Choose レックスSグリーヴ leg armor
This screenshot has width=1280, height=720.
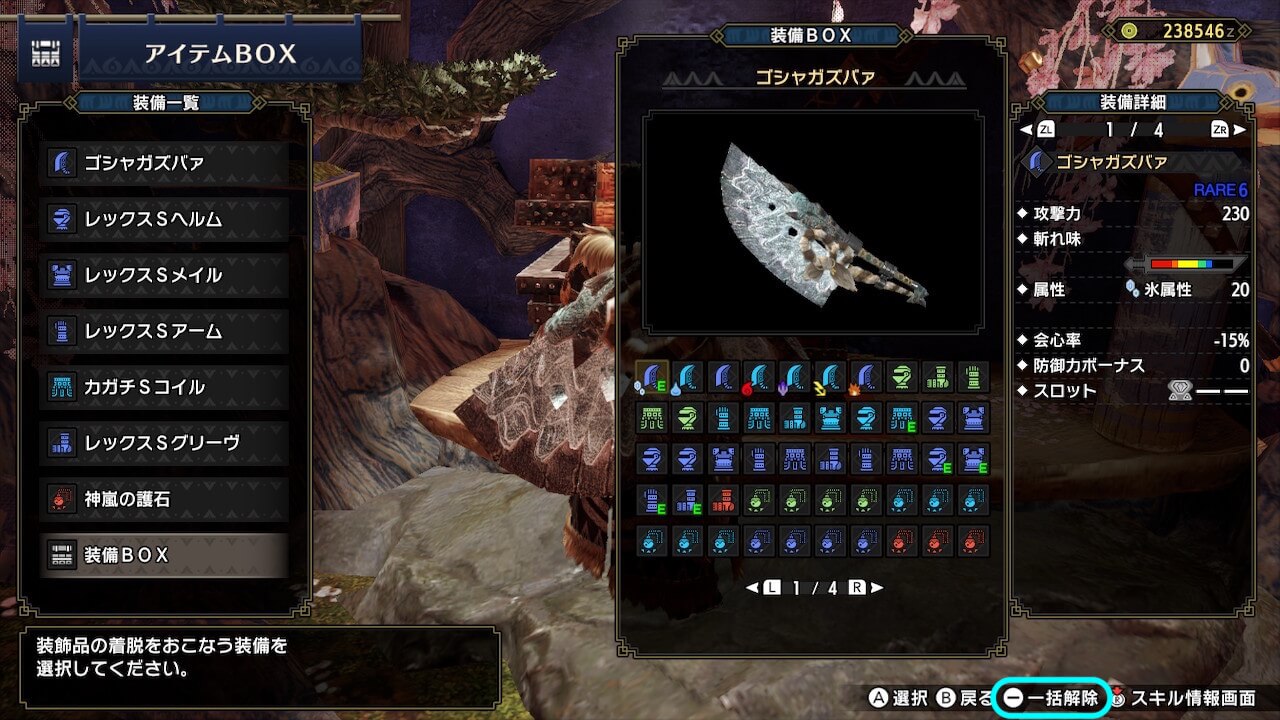point(165,443)
